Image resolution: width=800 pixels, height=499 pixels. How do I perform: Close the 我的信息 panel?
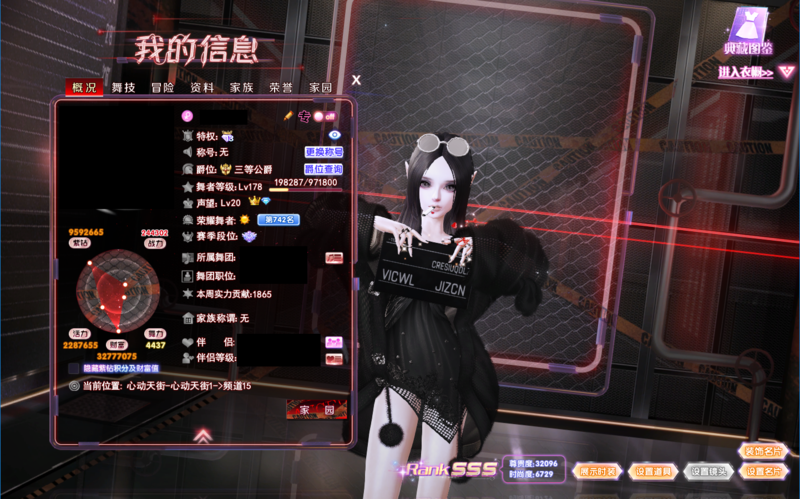coord(356,80)
